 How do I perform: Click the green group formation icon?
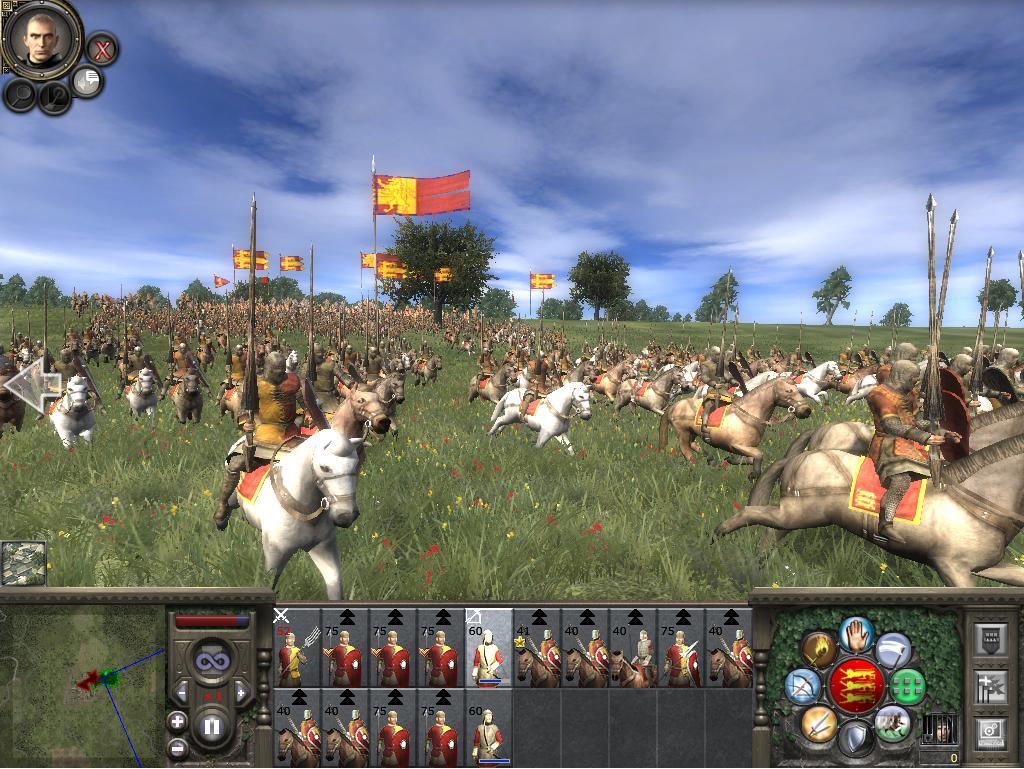point(908,687)
